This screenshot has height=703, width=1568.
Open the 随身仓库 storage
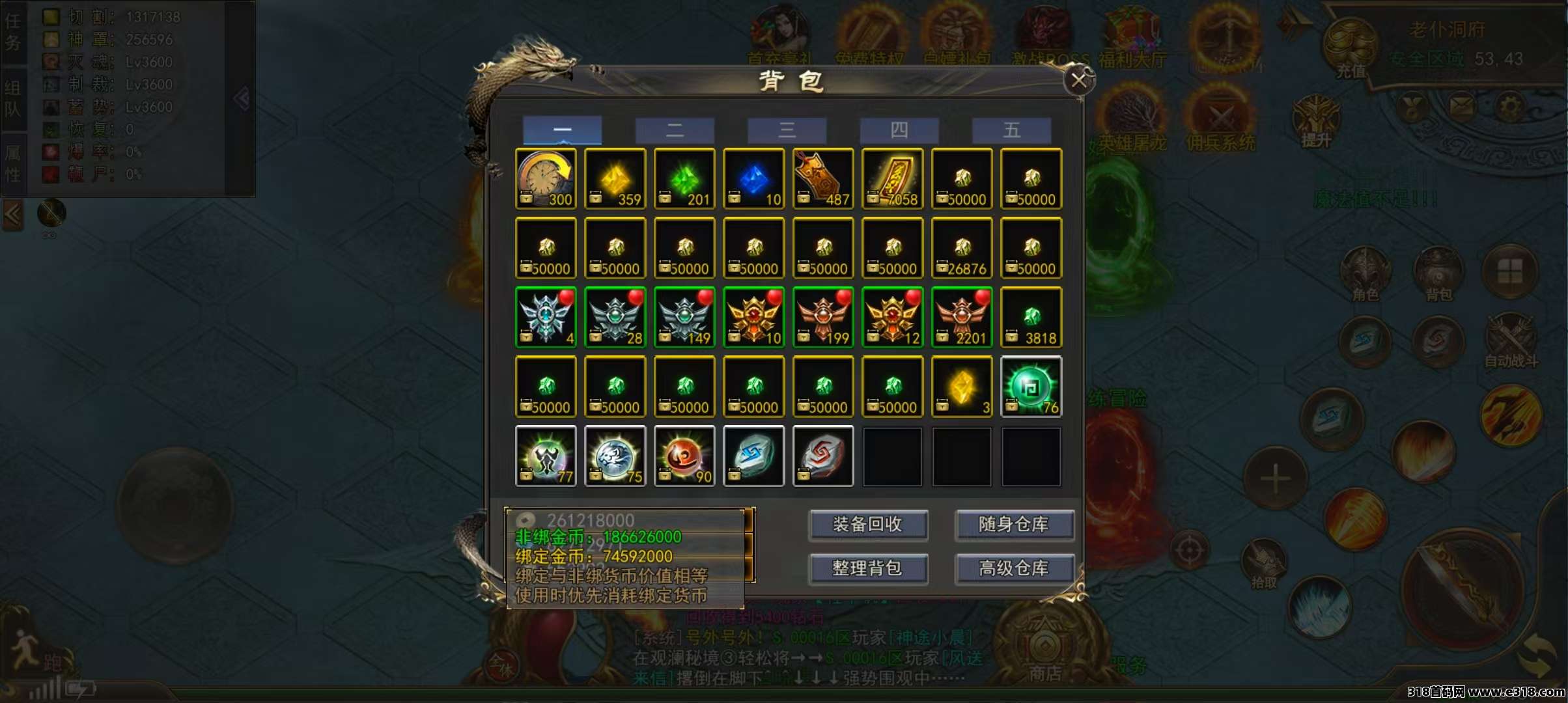click(x=1014, y=525)
